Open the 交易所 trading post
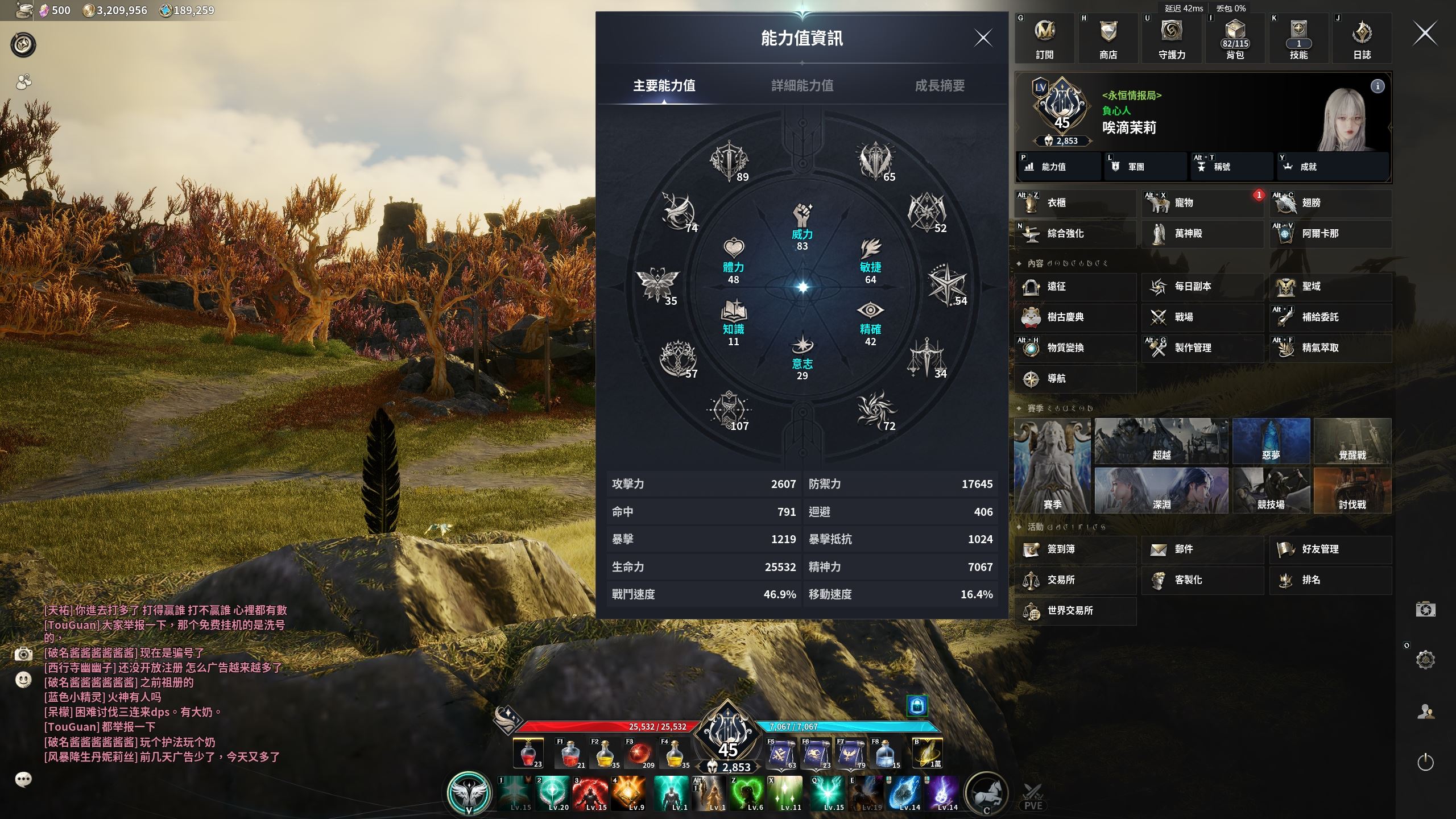 click(1074, 580)
